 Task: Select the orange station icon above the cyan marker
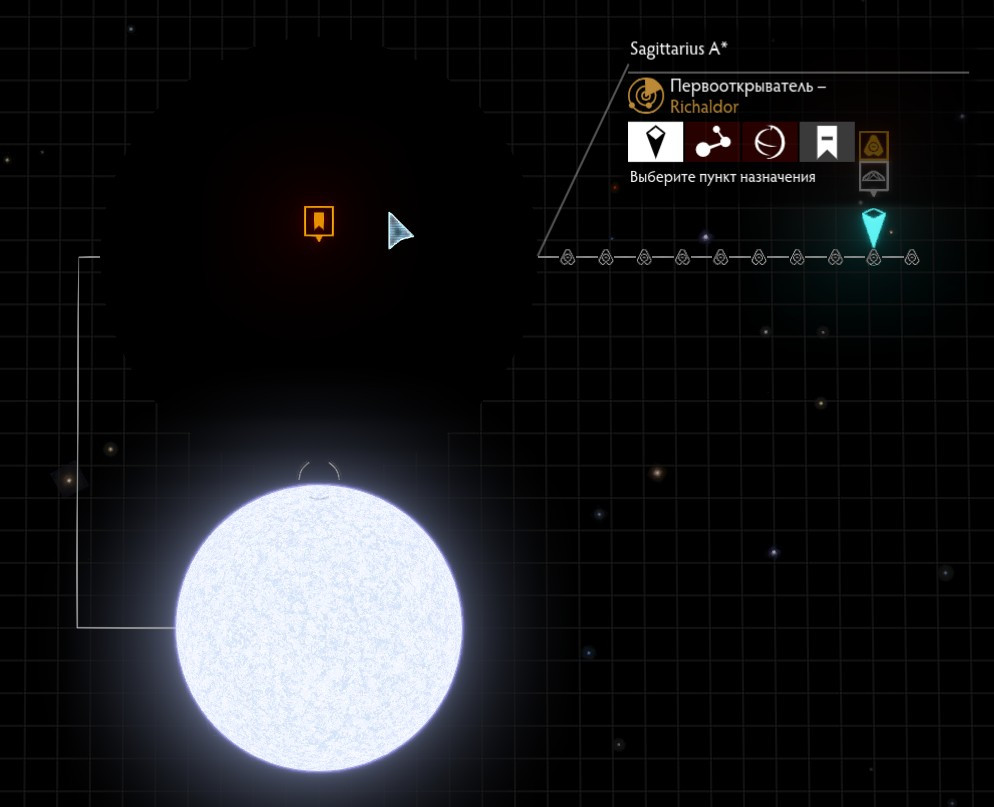[x=874, y=146]
